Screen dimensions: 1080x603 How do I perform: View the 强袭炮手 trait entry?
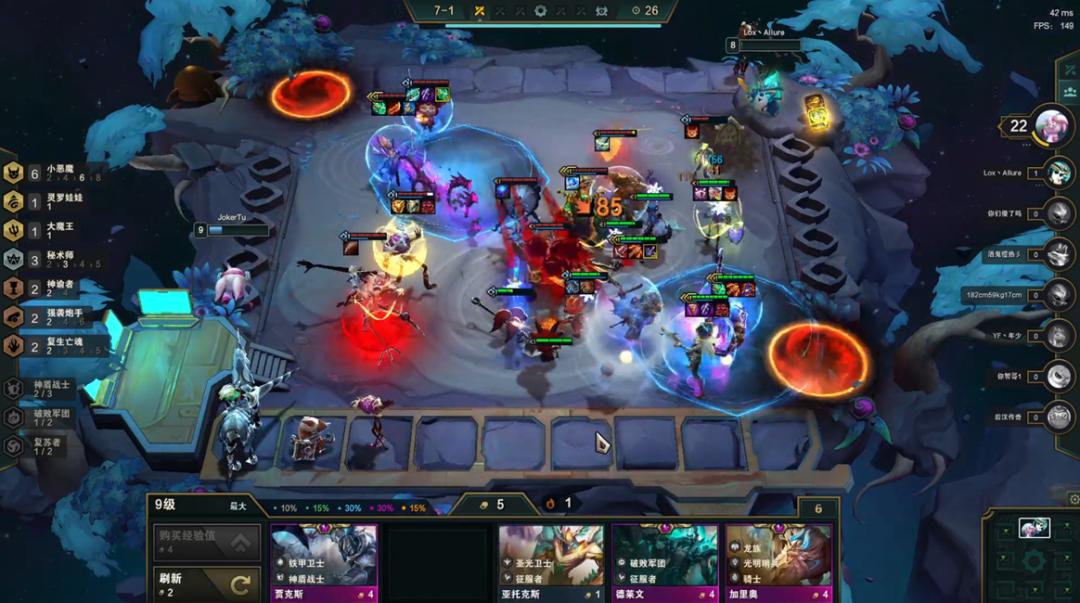click(x=50, y=317)
